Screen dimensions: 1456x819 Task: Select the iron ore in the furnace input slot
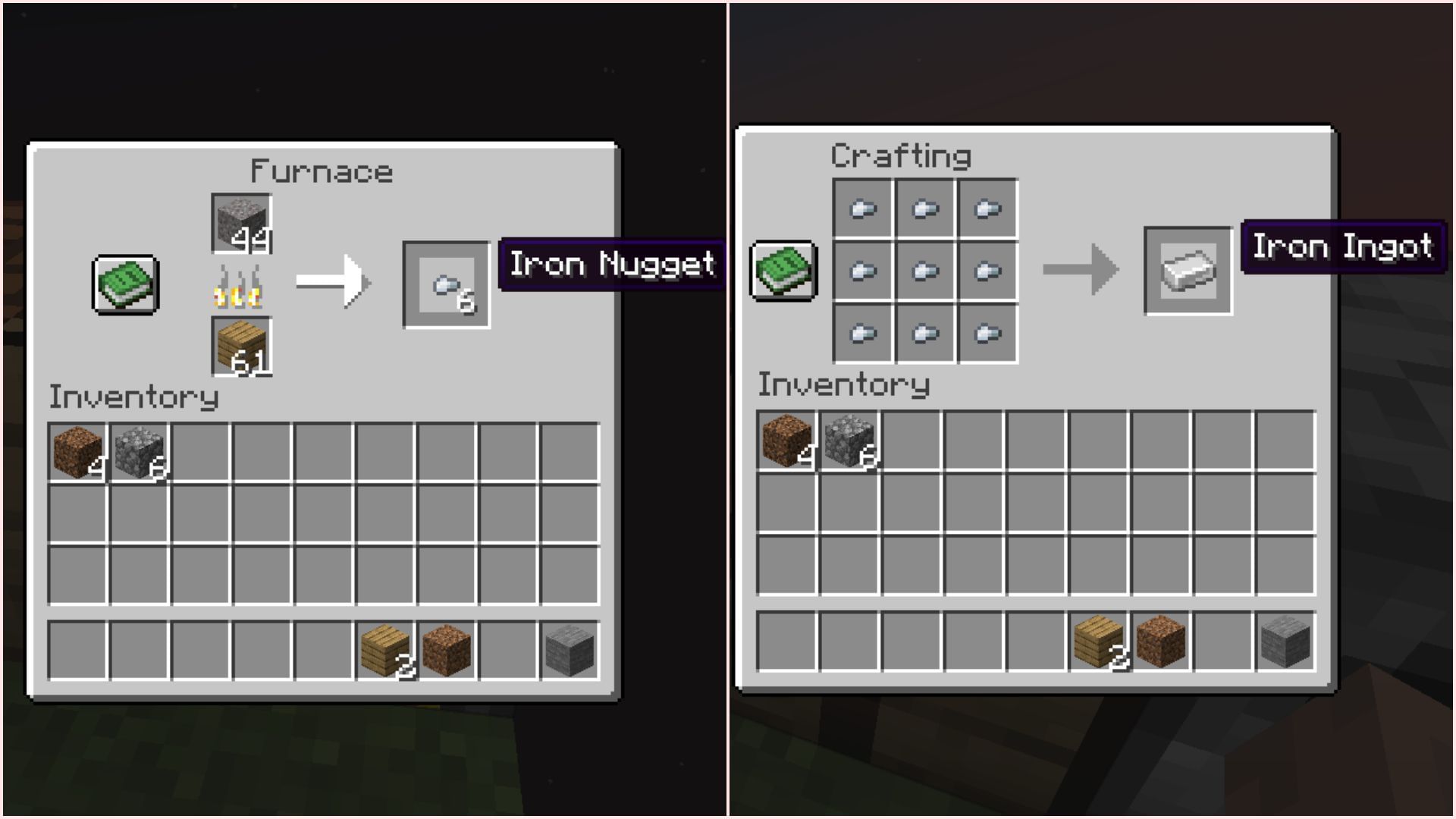click(239, 224)
